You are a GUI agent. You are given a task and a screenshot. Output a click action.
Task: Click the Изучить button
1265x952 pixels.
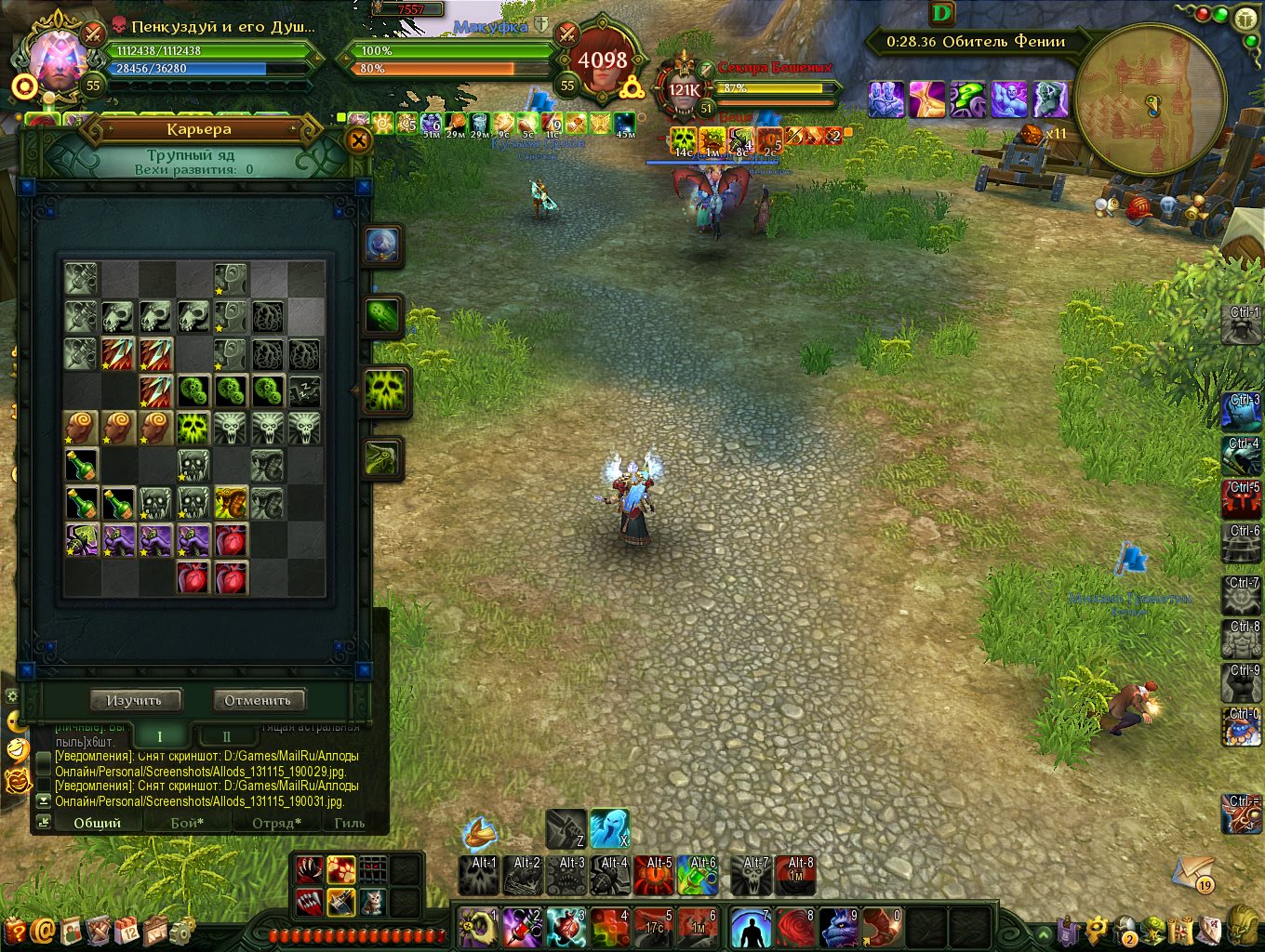(x=135, y=700)
